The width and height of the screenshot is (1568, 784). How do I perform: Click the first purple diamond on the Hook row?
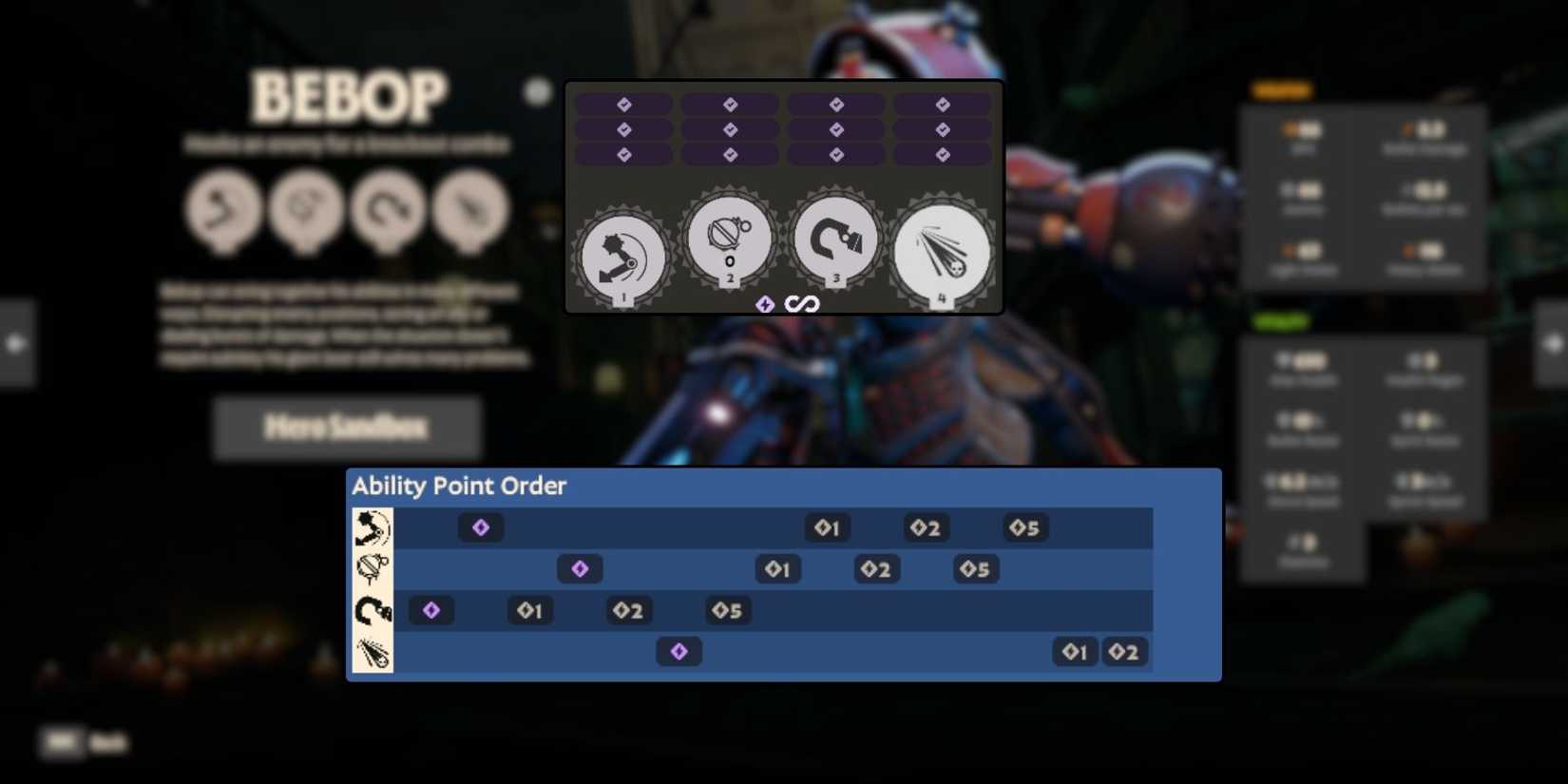click(431, 610)
